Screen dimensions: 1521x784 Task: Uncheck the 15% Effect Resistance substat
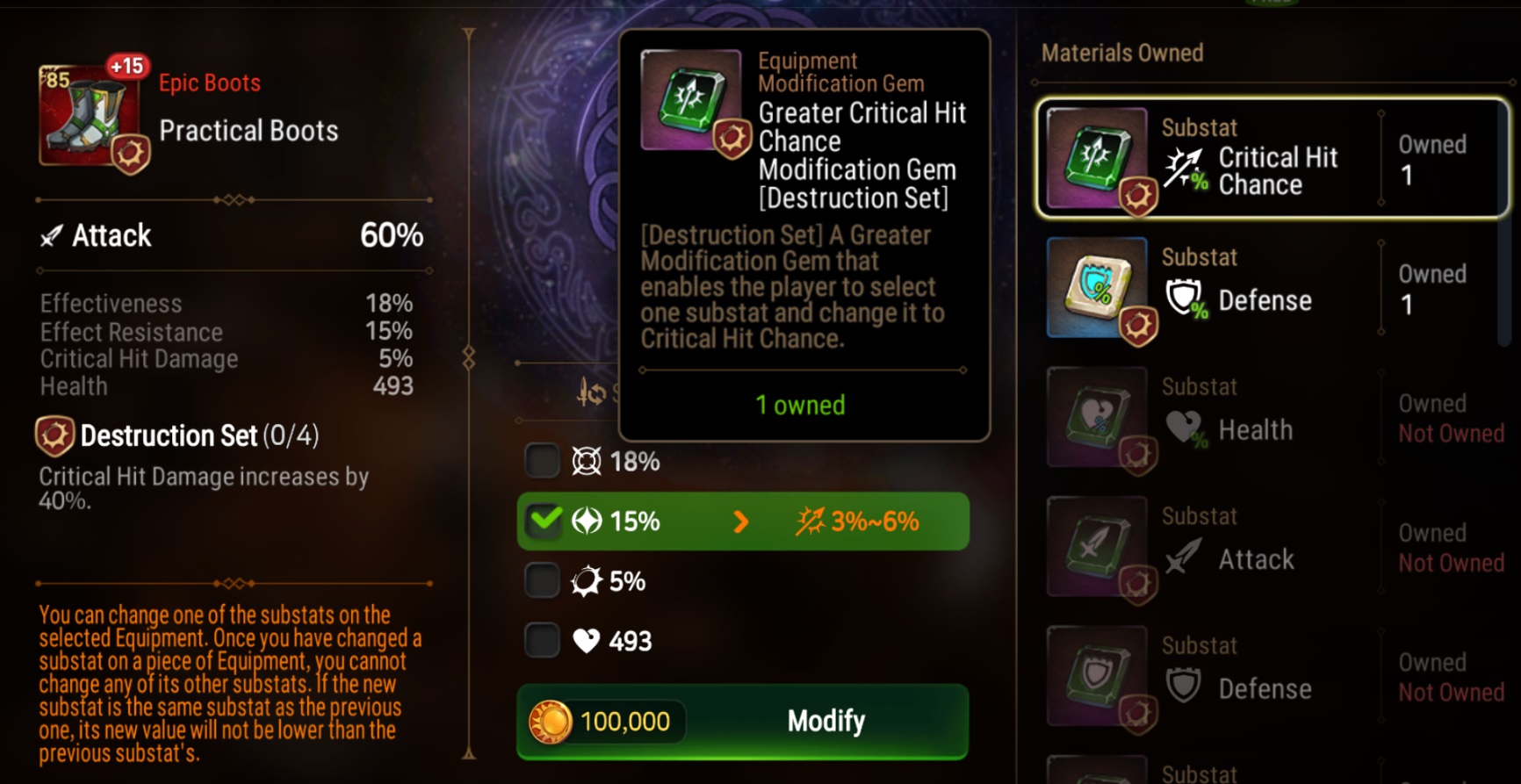click(544, 520)
